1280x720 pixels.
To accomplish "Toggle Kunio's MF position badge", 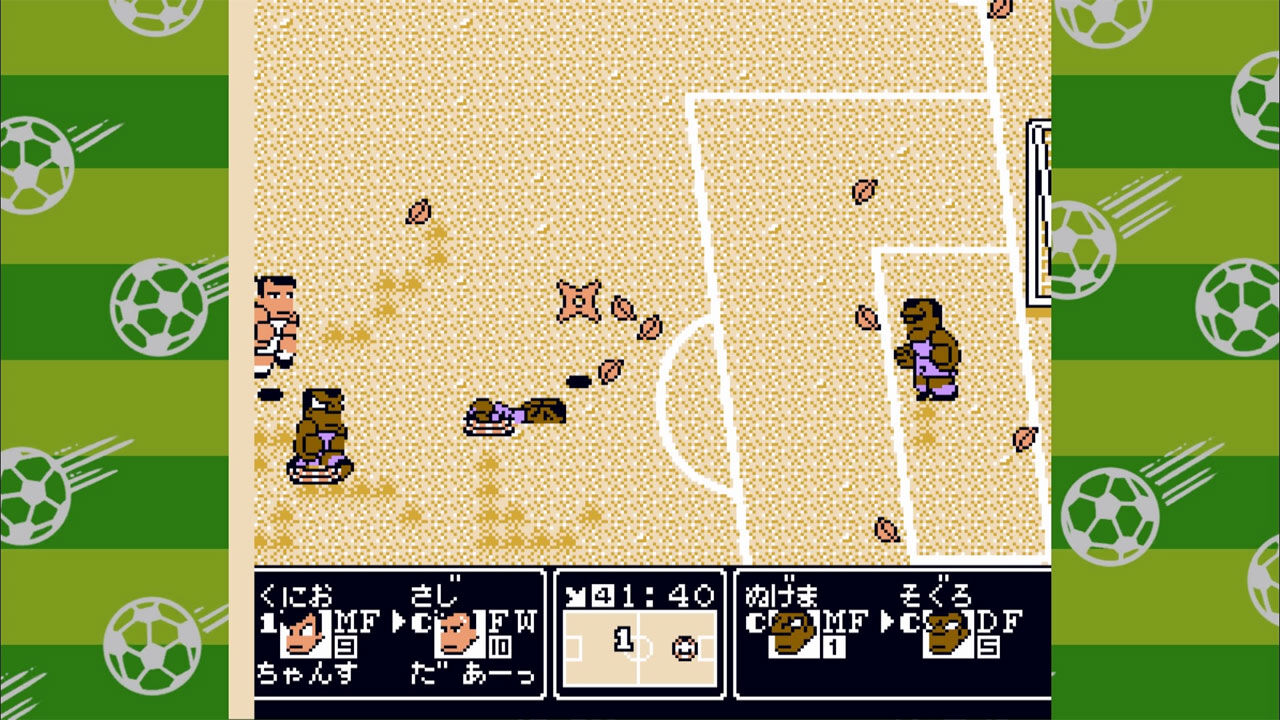I will click(x=355, y=621).
